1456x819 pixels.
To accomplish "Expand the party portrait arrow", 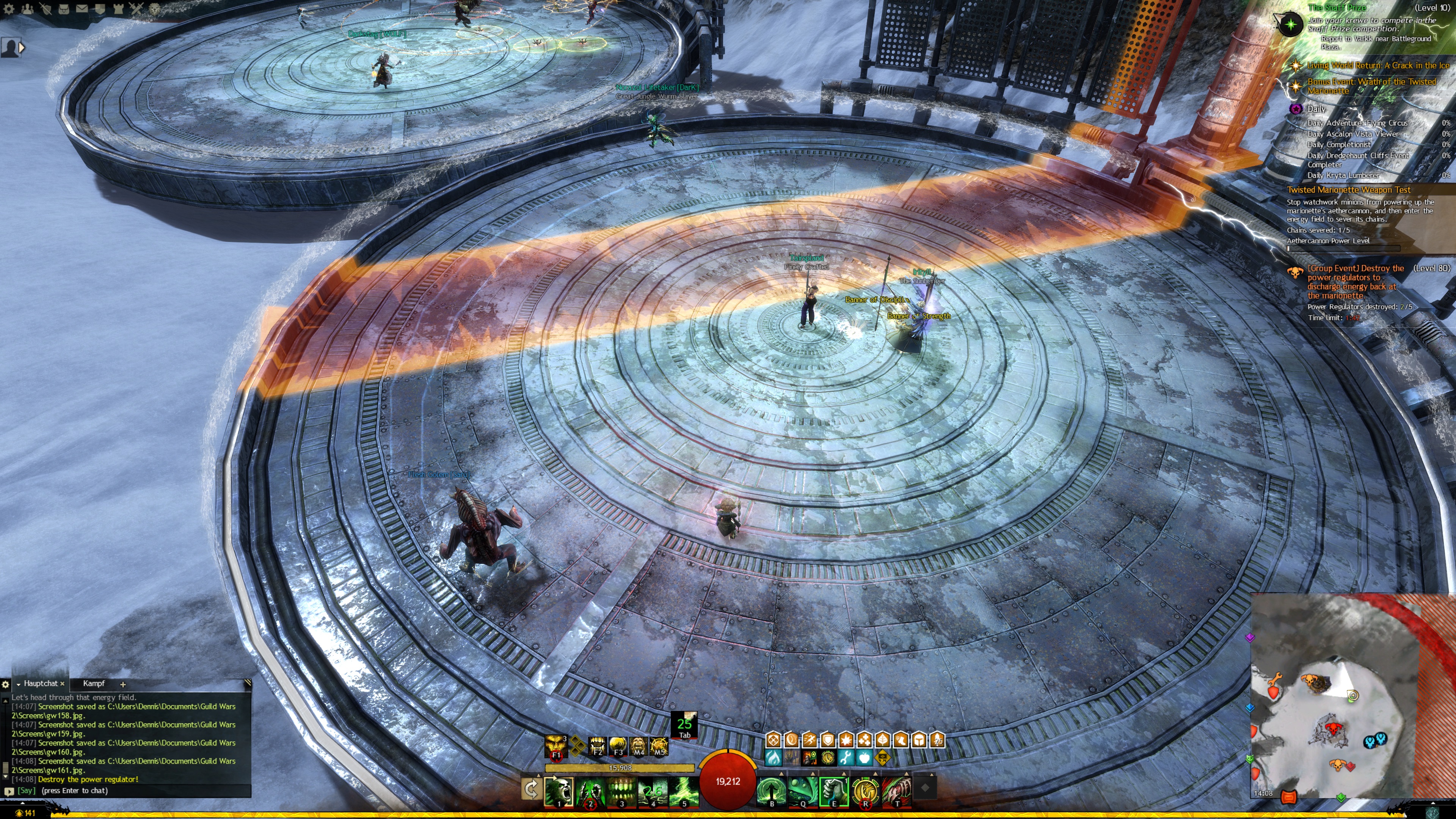I will (22, 48).
